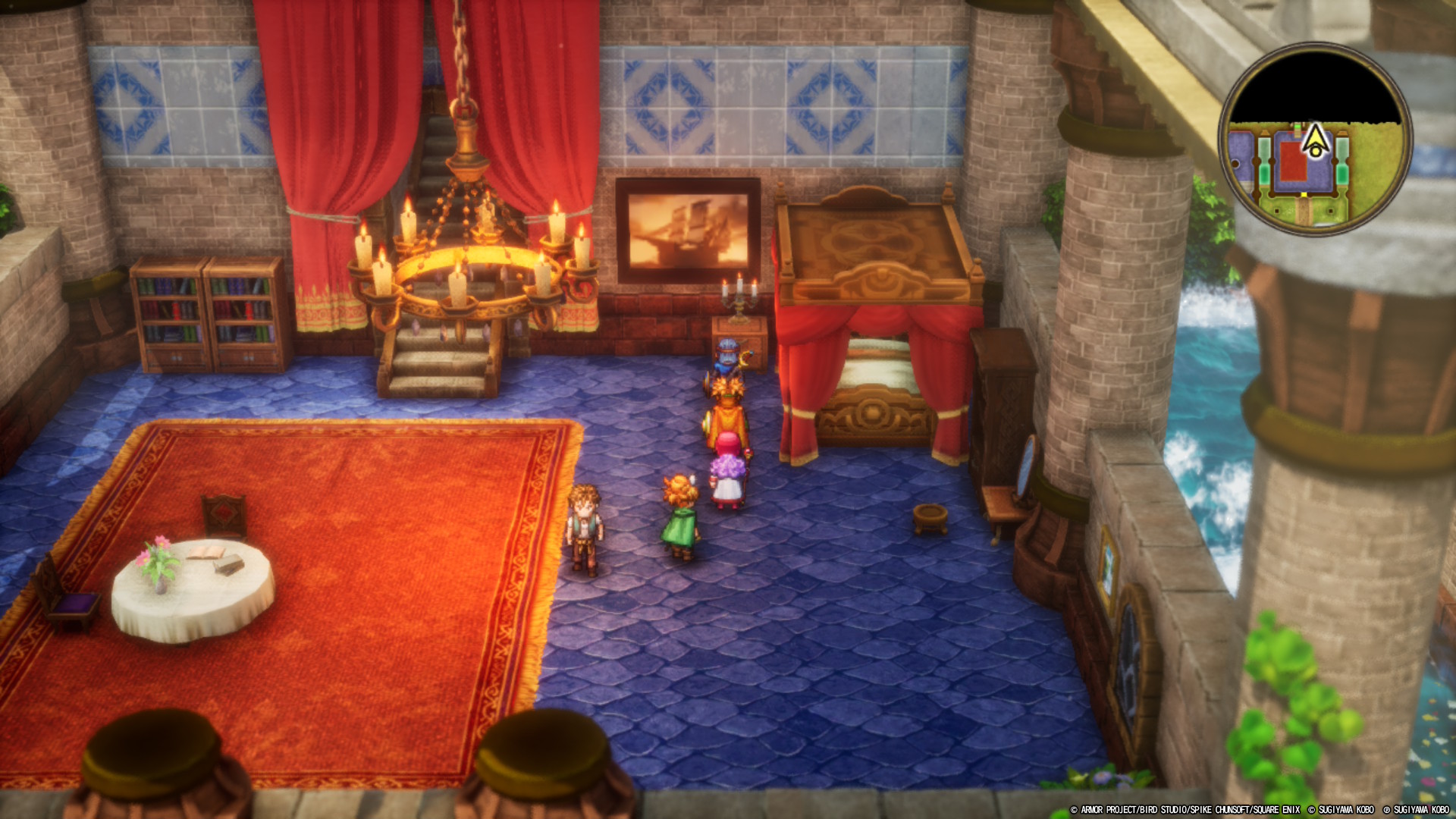Open the circular minimap
The image size is (1456, 819).
pos(1315,138)
